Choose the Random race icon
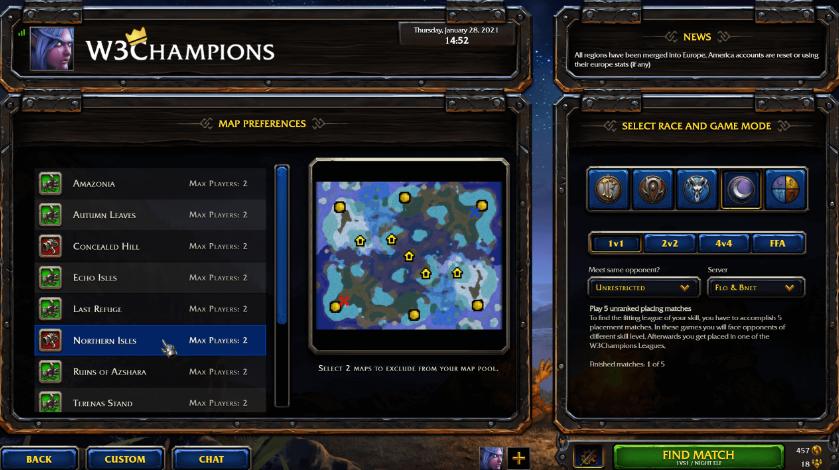Viewport: 839px width, 470px height. point(786,189)
